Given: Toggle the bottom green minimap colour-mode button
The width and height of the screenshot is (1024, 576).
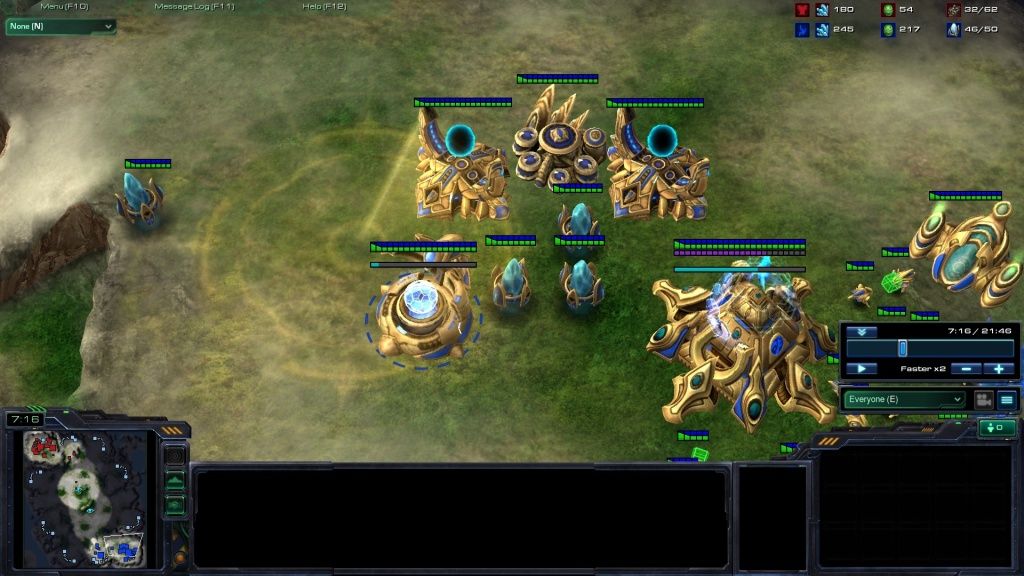Looking at the screenshot, I should pos(175,505).
